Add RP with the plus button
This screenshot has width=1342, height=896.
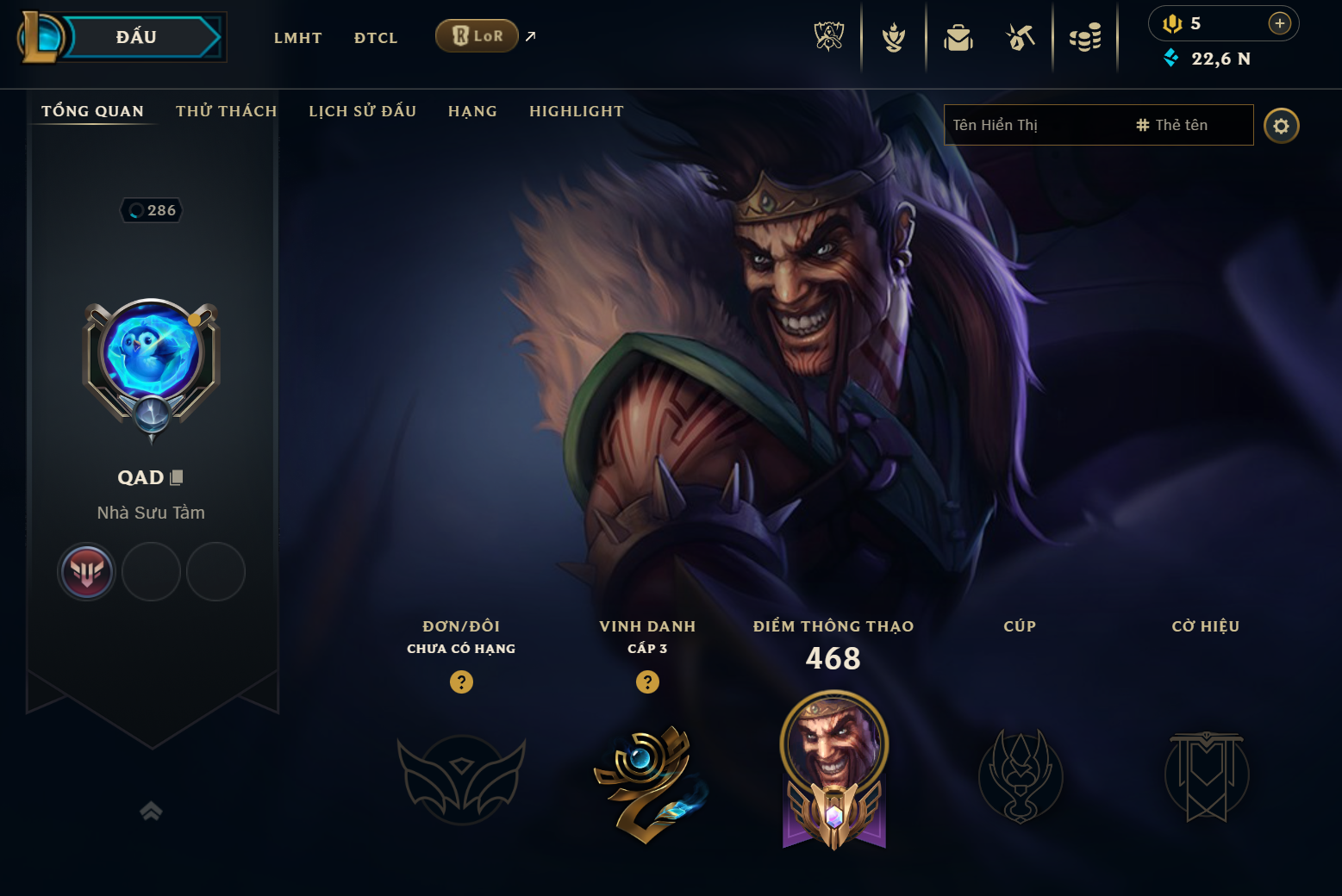click(x=1279, y=23)
